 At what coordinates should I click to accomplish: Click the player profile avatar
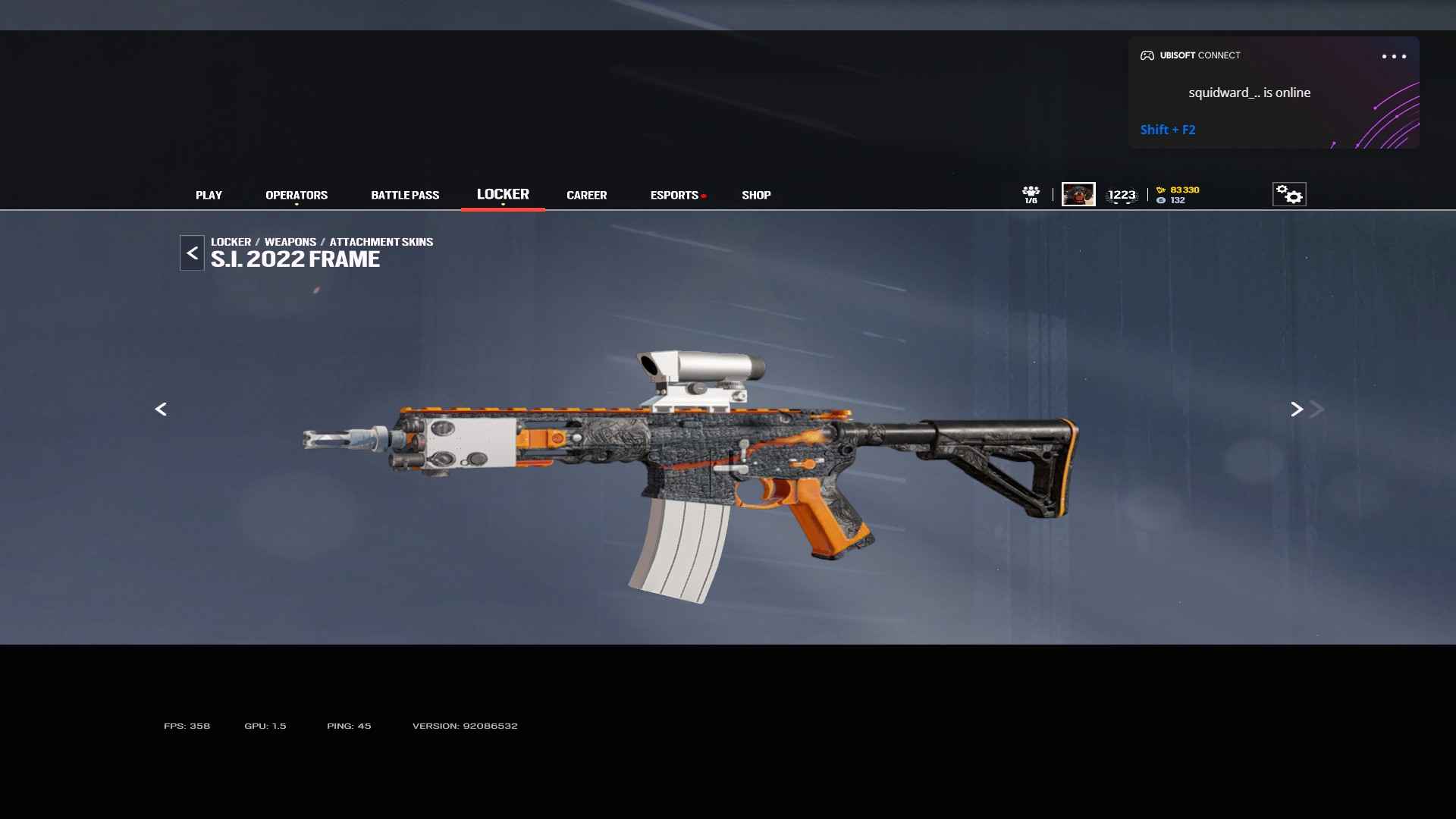[1078, 194]
